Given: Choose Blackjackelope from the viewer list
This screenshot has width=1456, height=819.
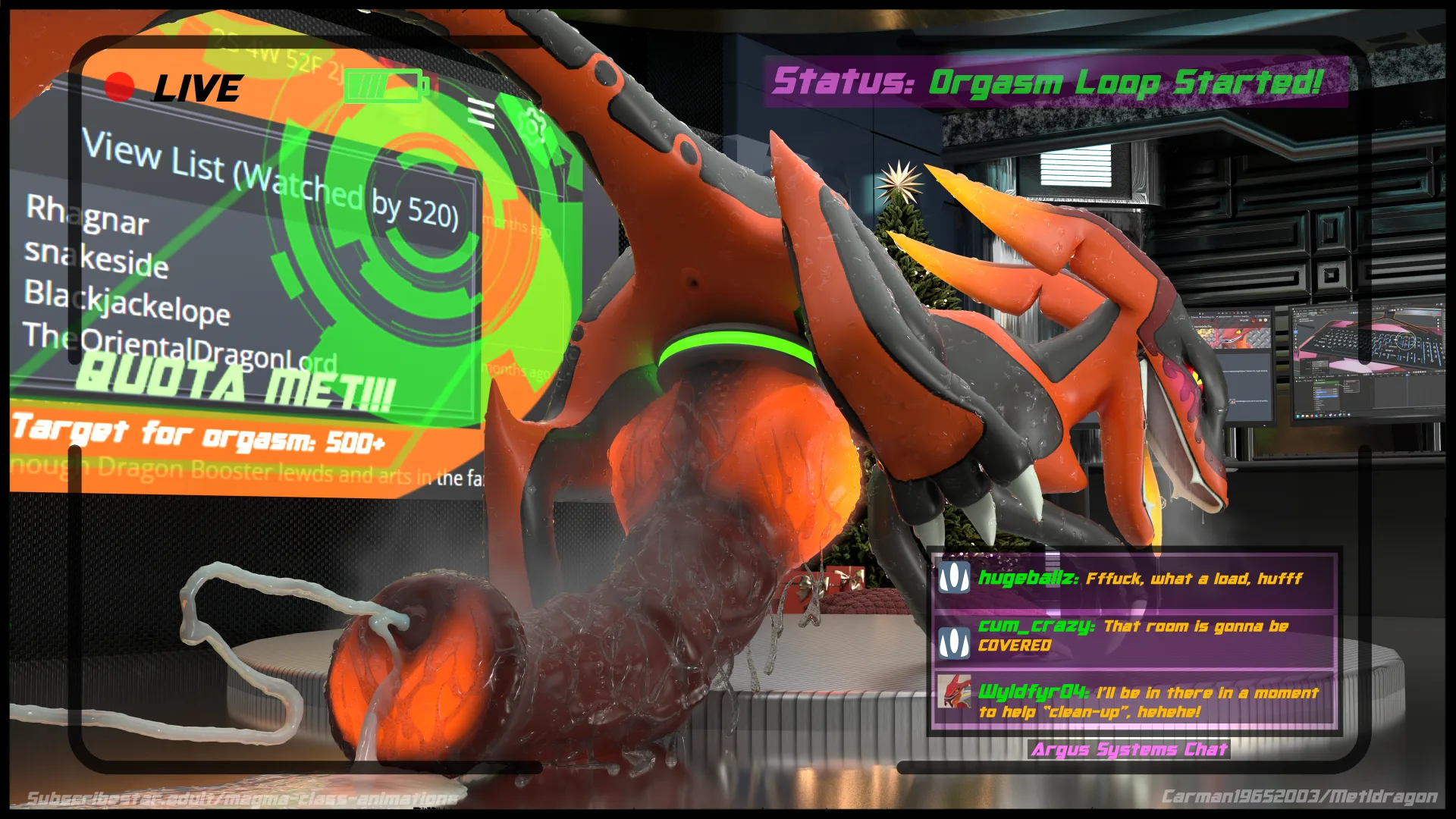Looking at the screenshot, I should 127,302.
